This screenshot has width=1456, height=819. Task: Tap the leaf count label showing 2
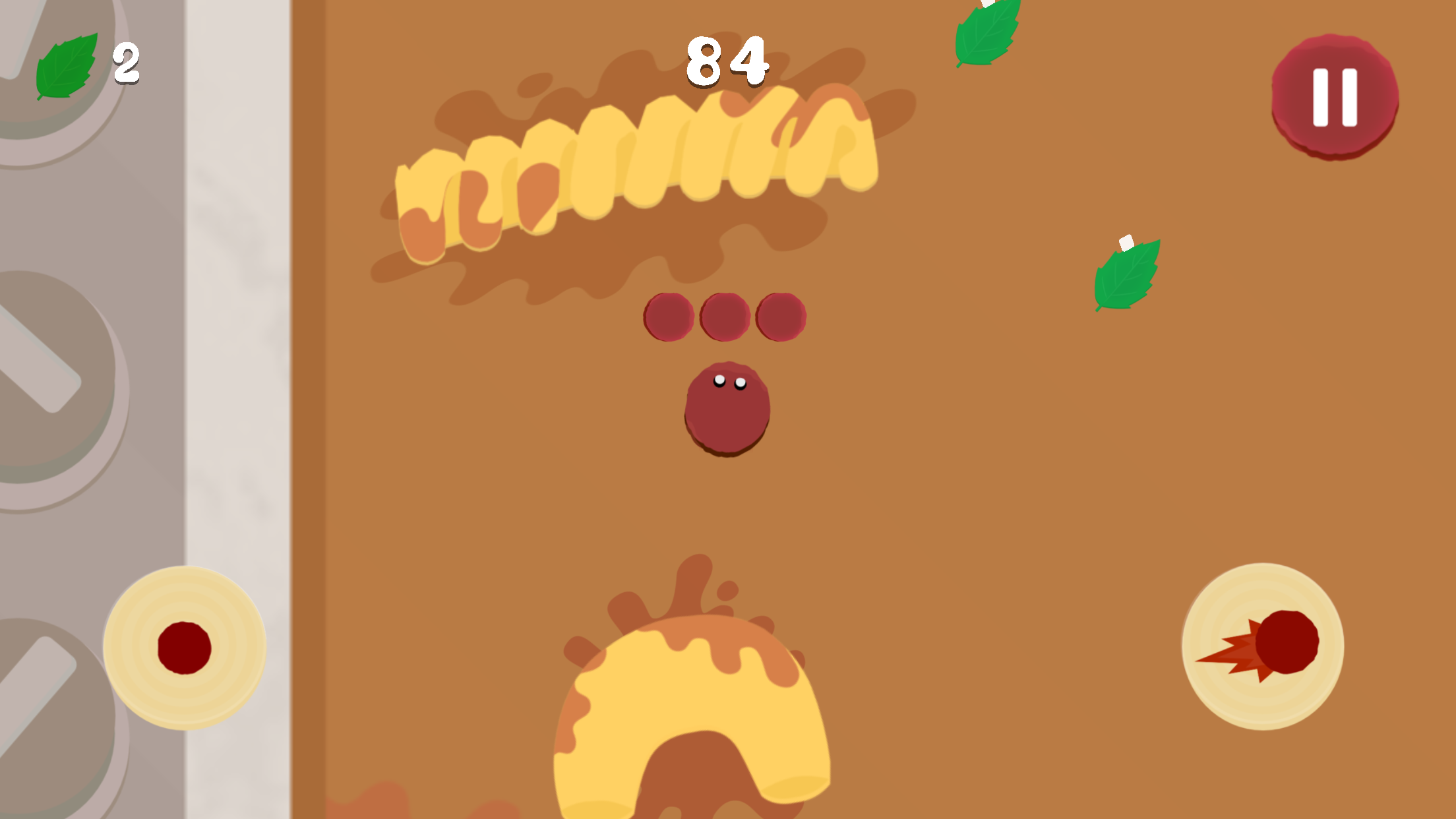pyautogui.click(x=127, y=63)
